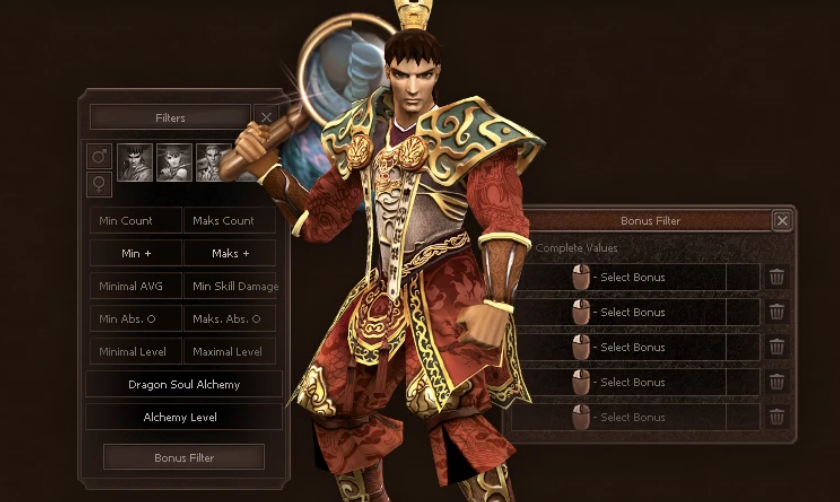840x502 pixels.
Task: Focus the Maks Count field
Action: click(x=230, y=221)
